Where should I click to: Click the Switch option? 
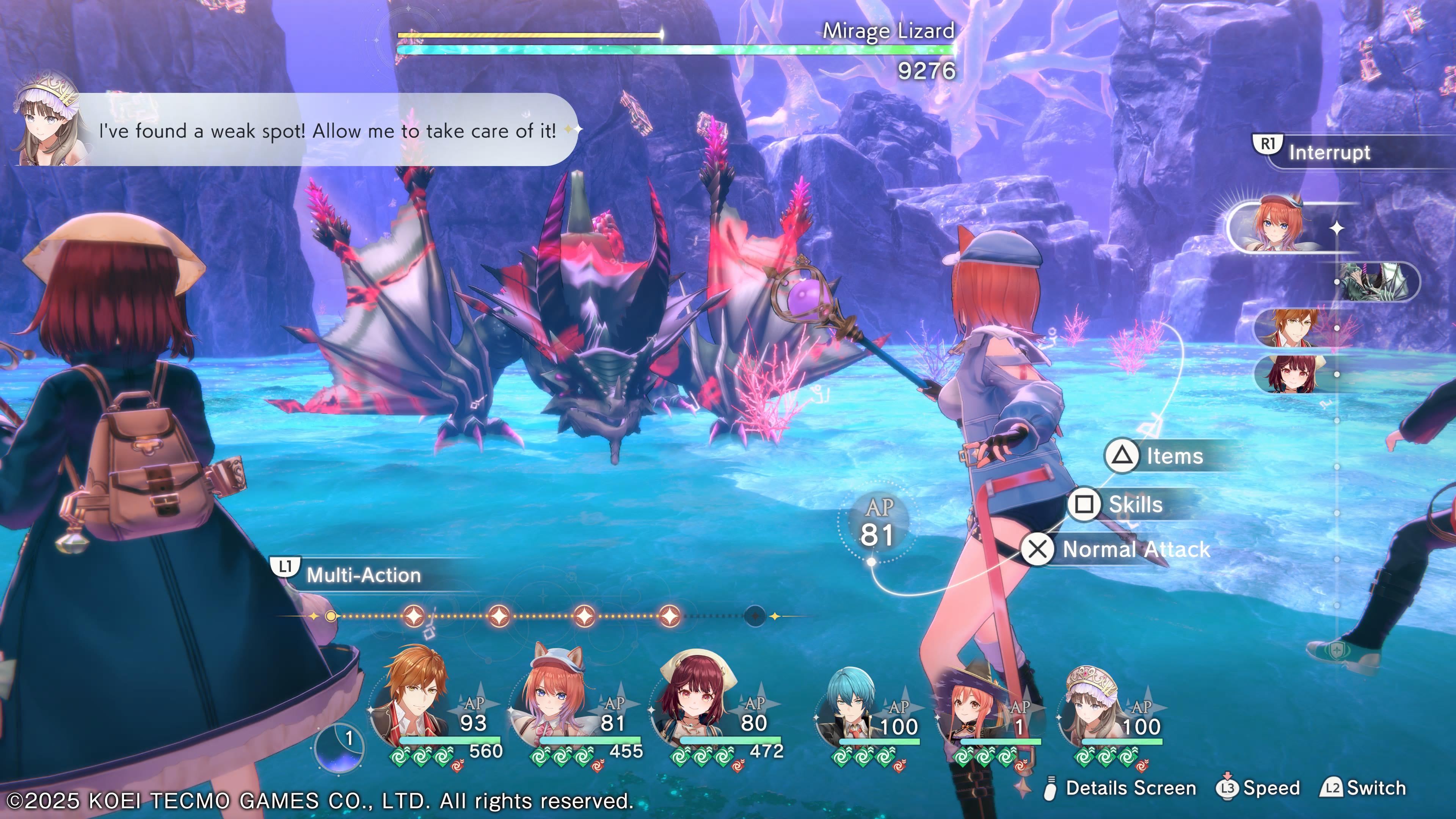tap(1374, 788)
